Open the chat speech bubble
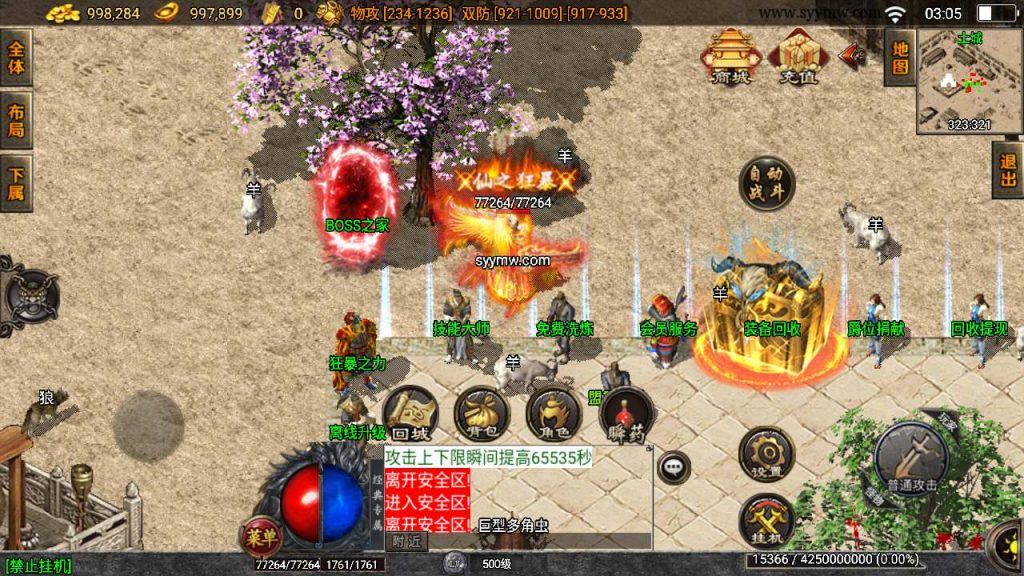 tap(674, 466)
